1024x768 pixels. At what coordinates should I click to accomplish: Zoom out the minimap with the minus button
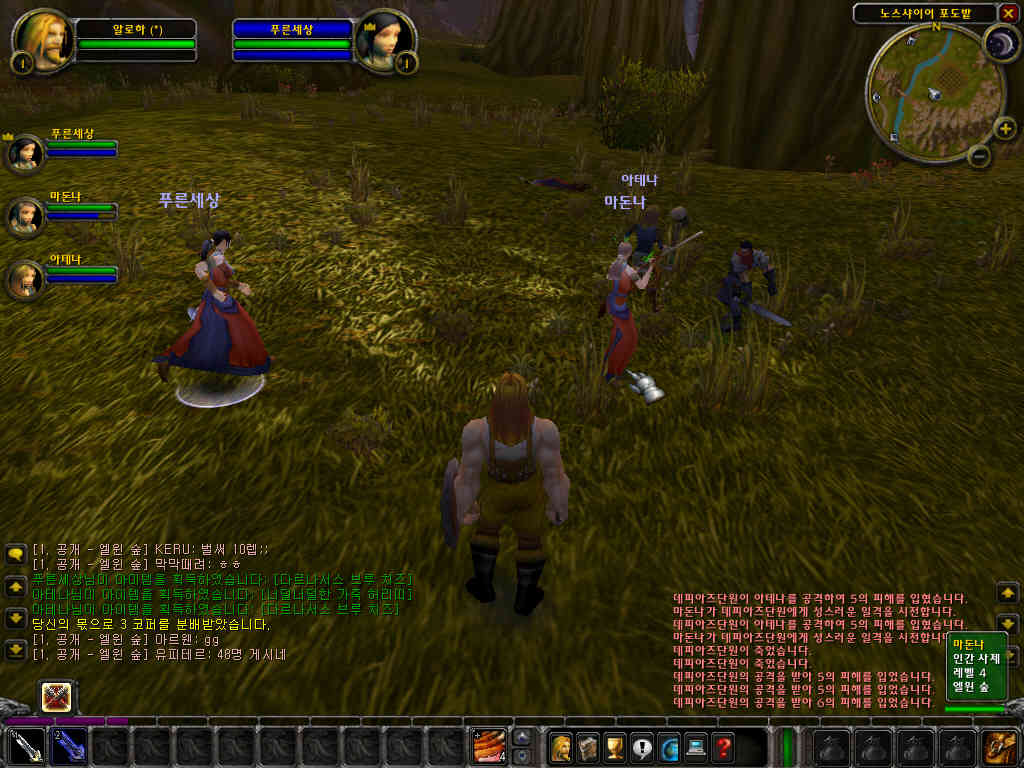(x=980, y=155)
